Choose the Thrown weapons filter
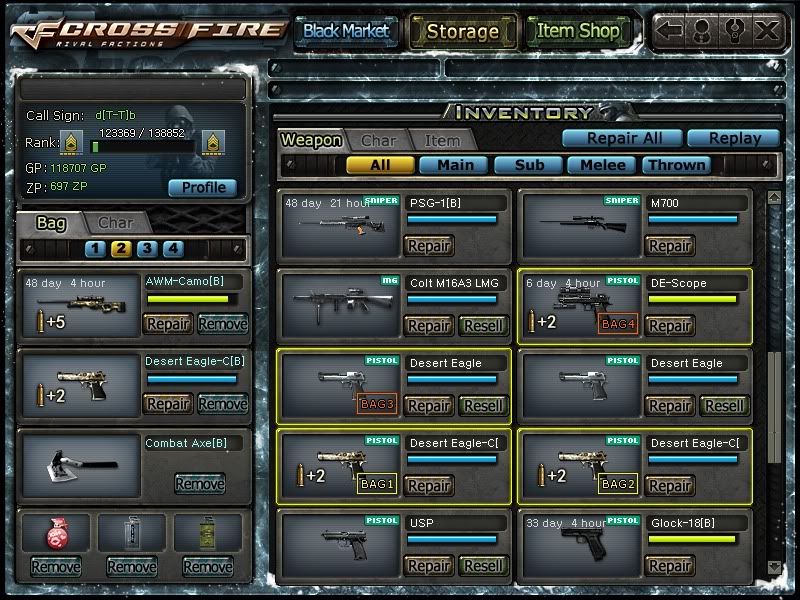 coord(677,165)
